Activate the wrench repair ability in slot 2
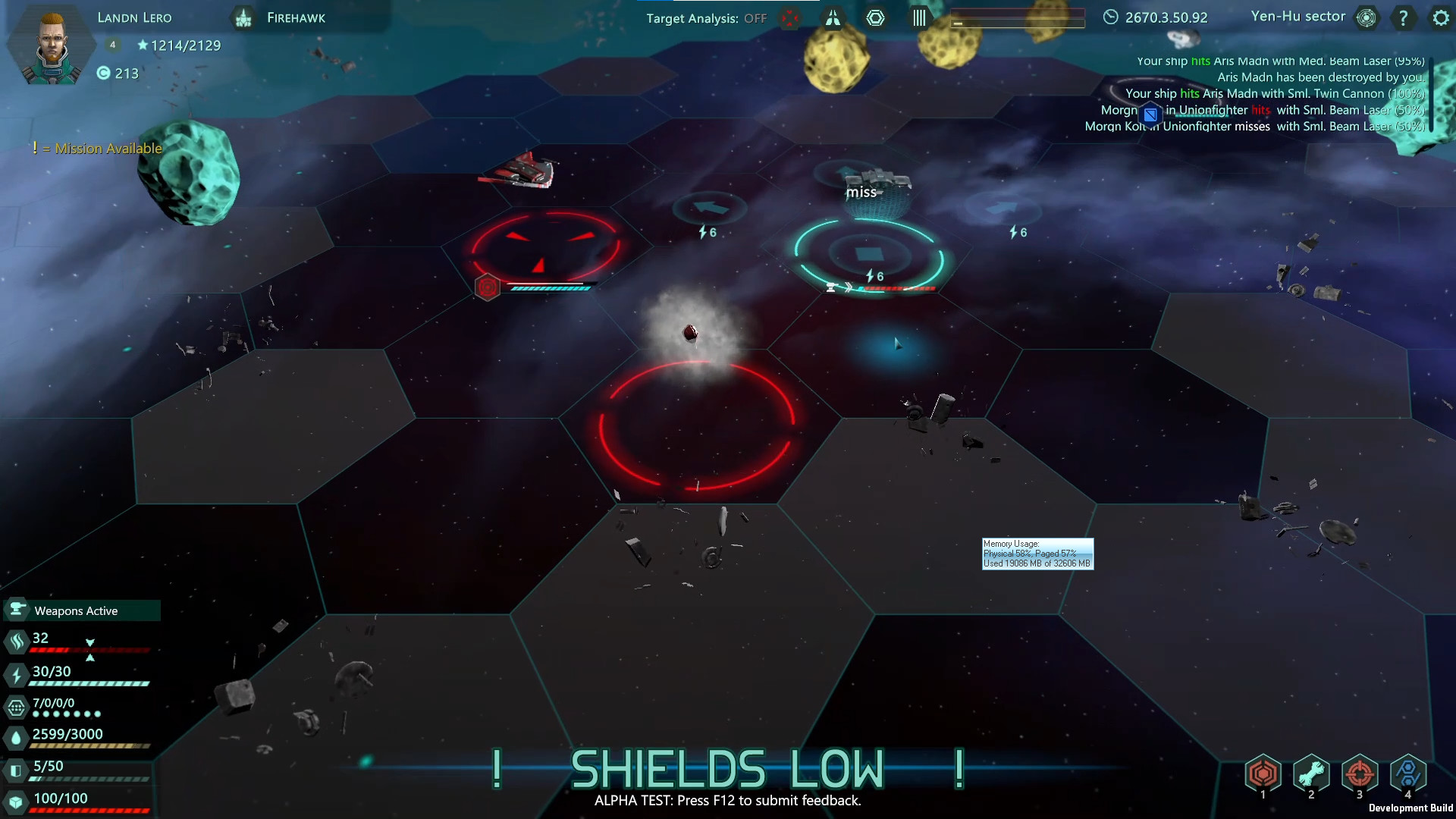 coord(1312,773)
